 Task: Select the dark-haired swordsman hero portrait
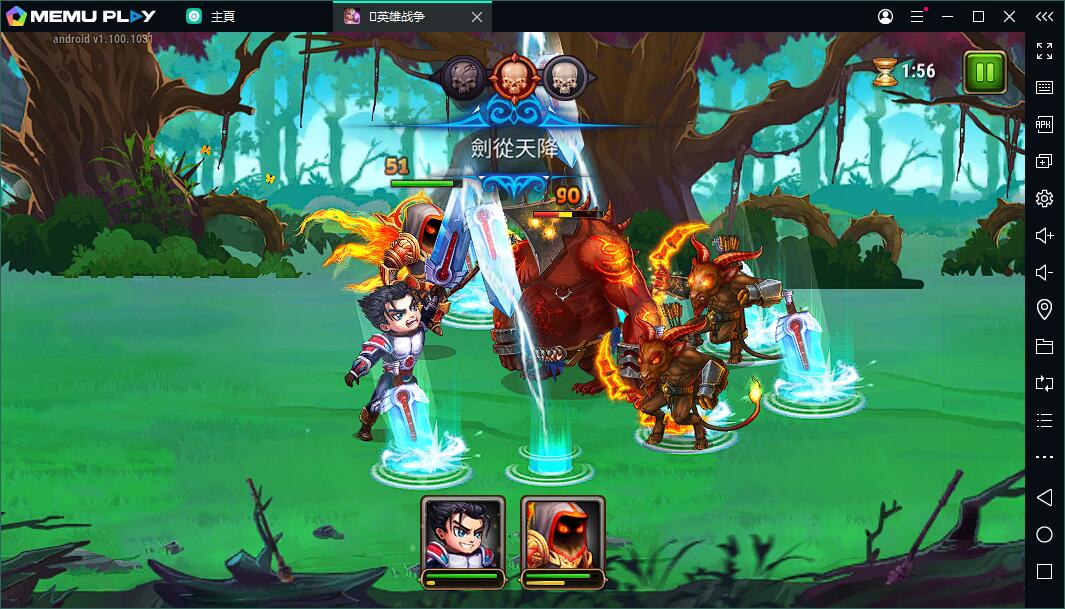(462, 533)
